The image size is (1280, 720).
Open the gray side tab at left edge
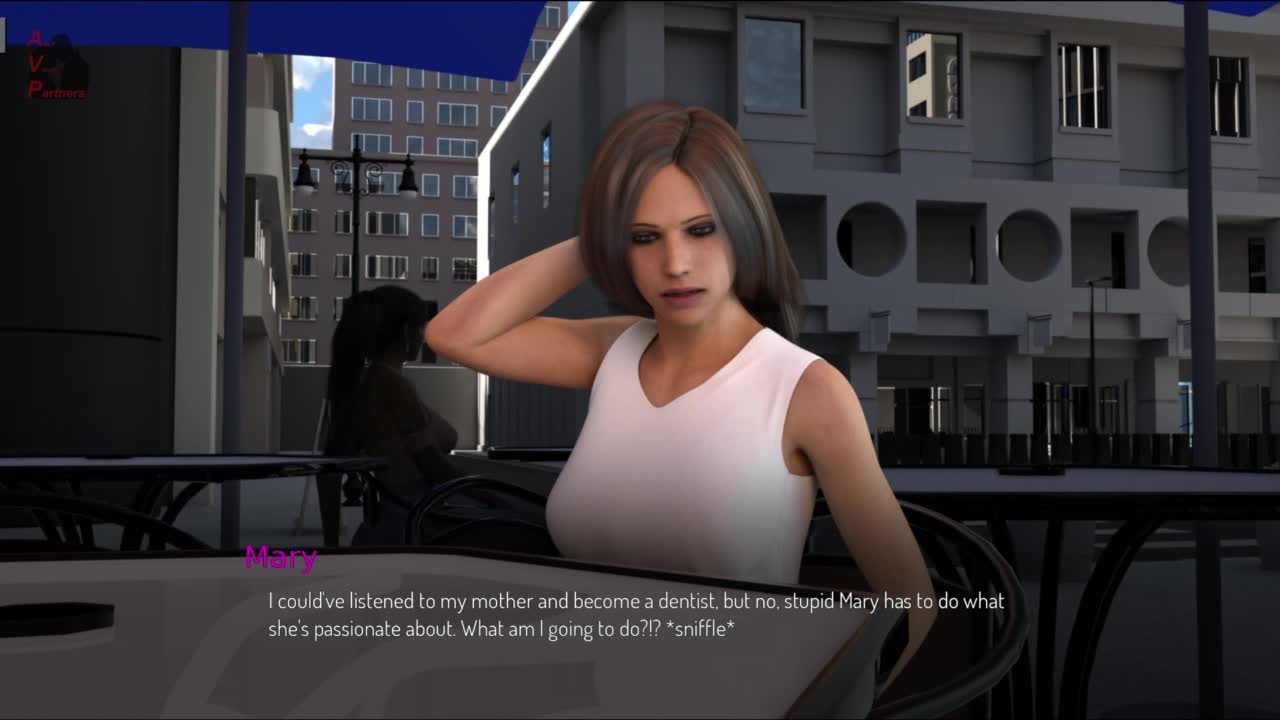(3, 35)
